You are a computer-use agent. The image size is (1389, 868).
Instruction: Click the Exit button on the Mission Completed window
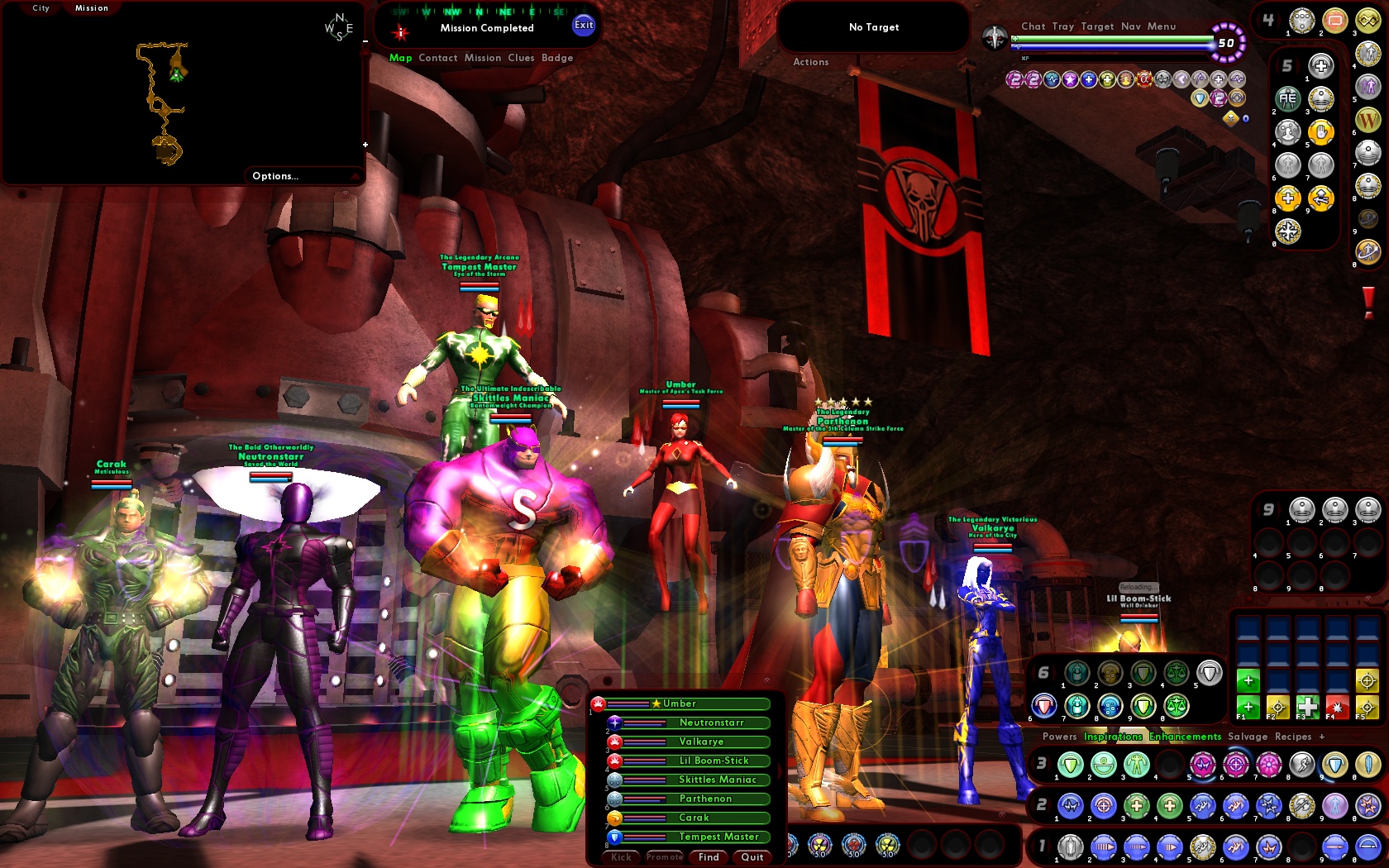pos(585,26)
